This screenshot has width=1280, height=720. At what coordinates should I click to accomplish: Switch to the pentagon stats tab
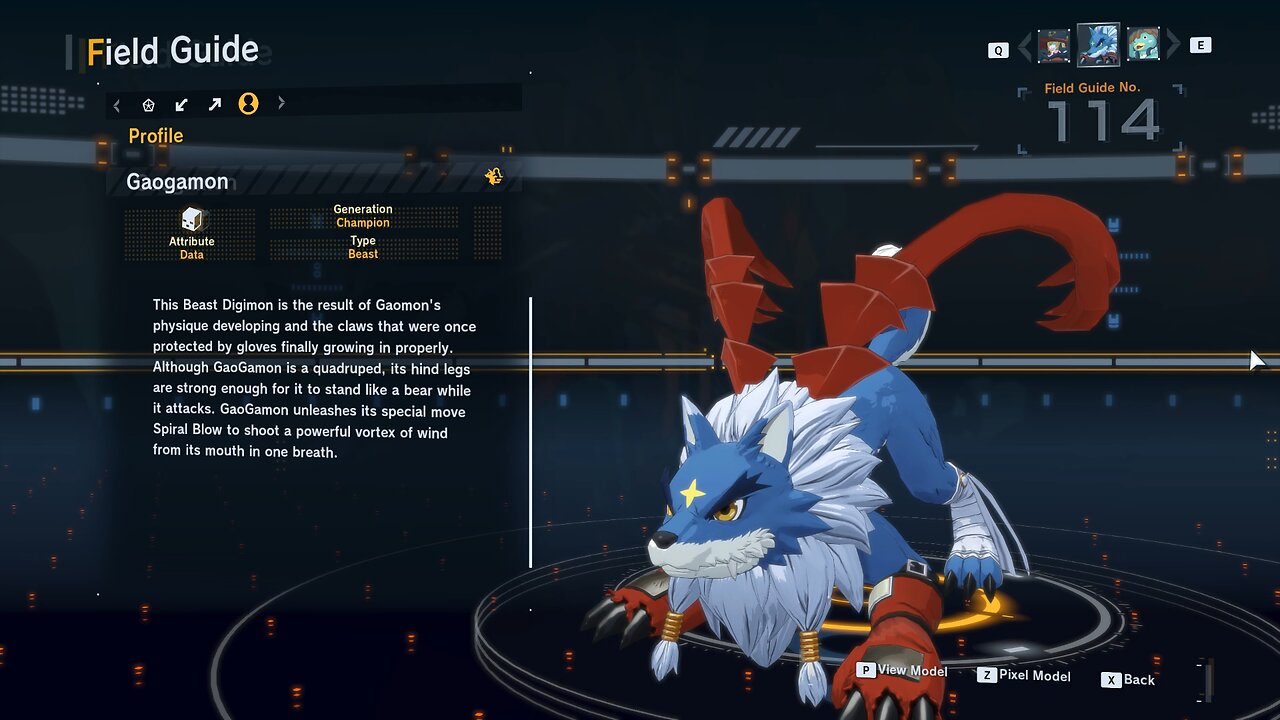(149, 104)
